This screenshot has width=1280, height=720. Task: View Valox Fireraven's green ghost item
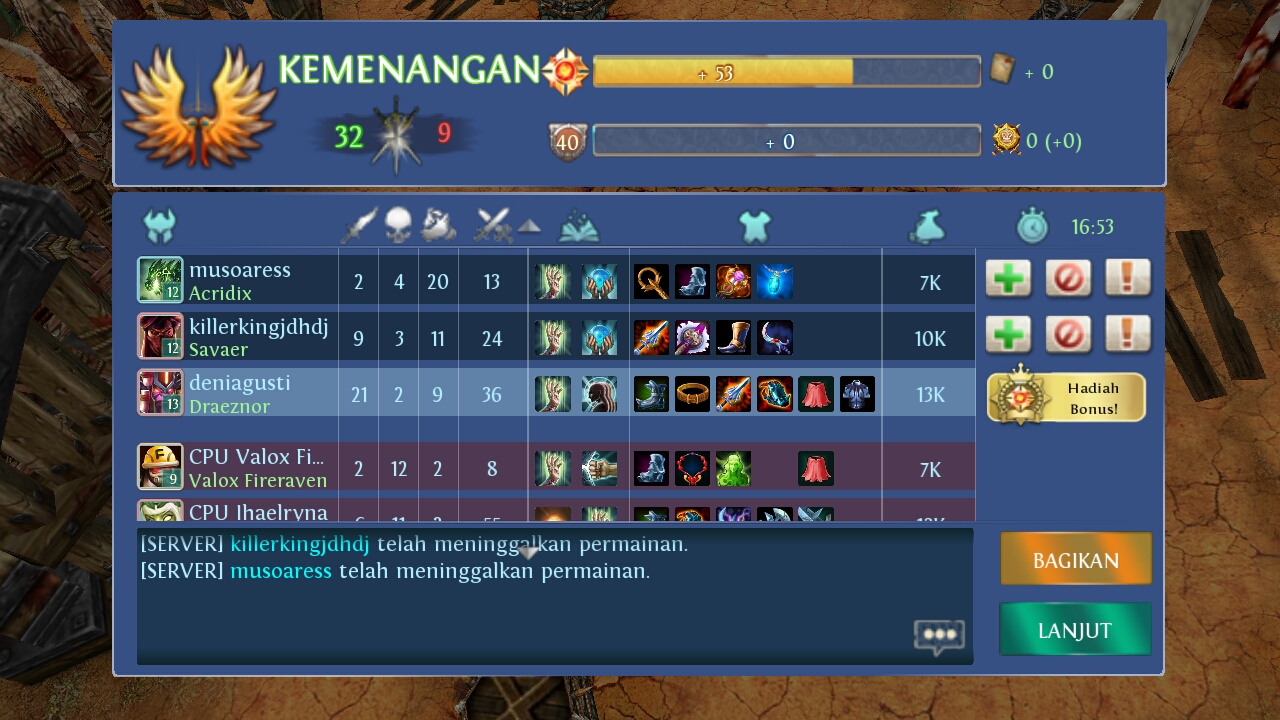733,468
